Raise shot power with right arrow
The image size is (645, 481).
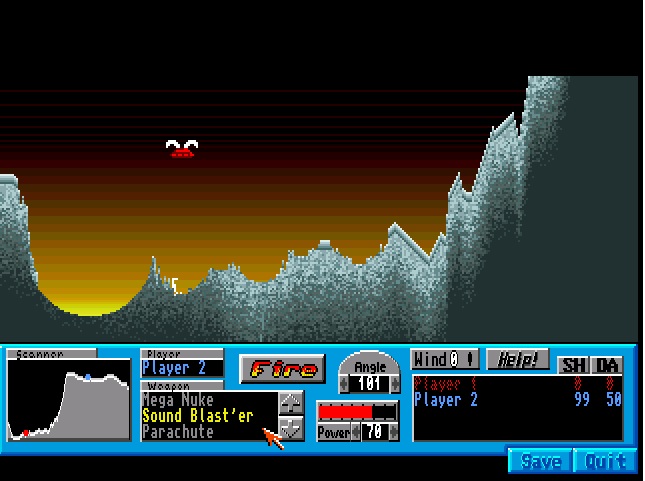394,433
